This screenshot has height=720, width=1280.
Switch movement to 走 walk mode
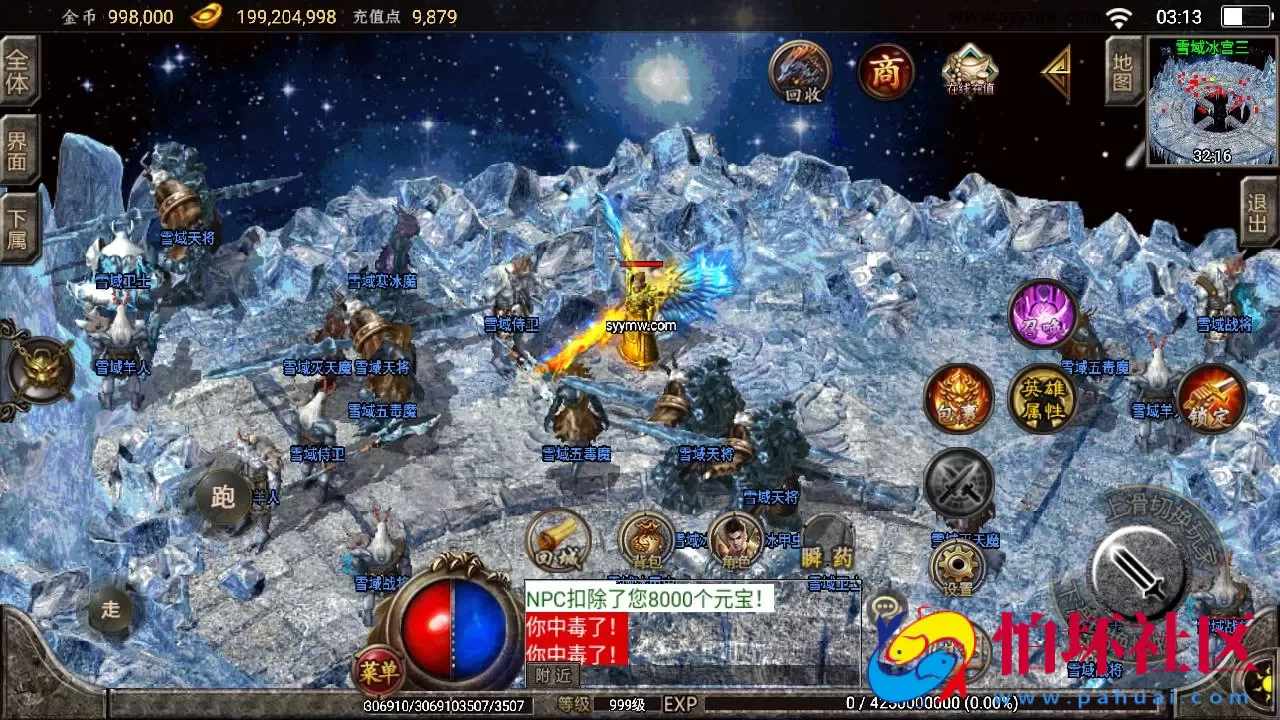[x=110, y=608]
